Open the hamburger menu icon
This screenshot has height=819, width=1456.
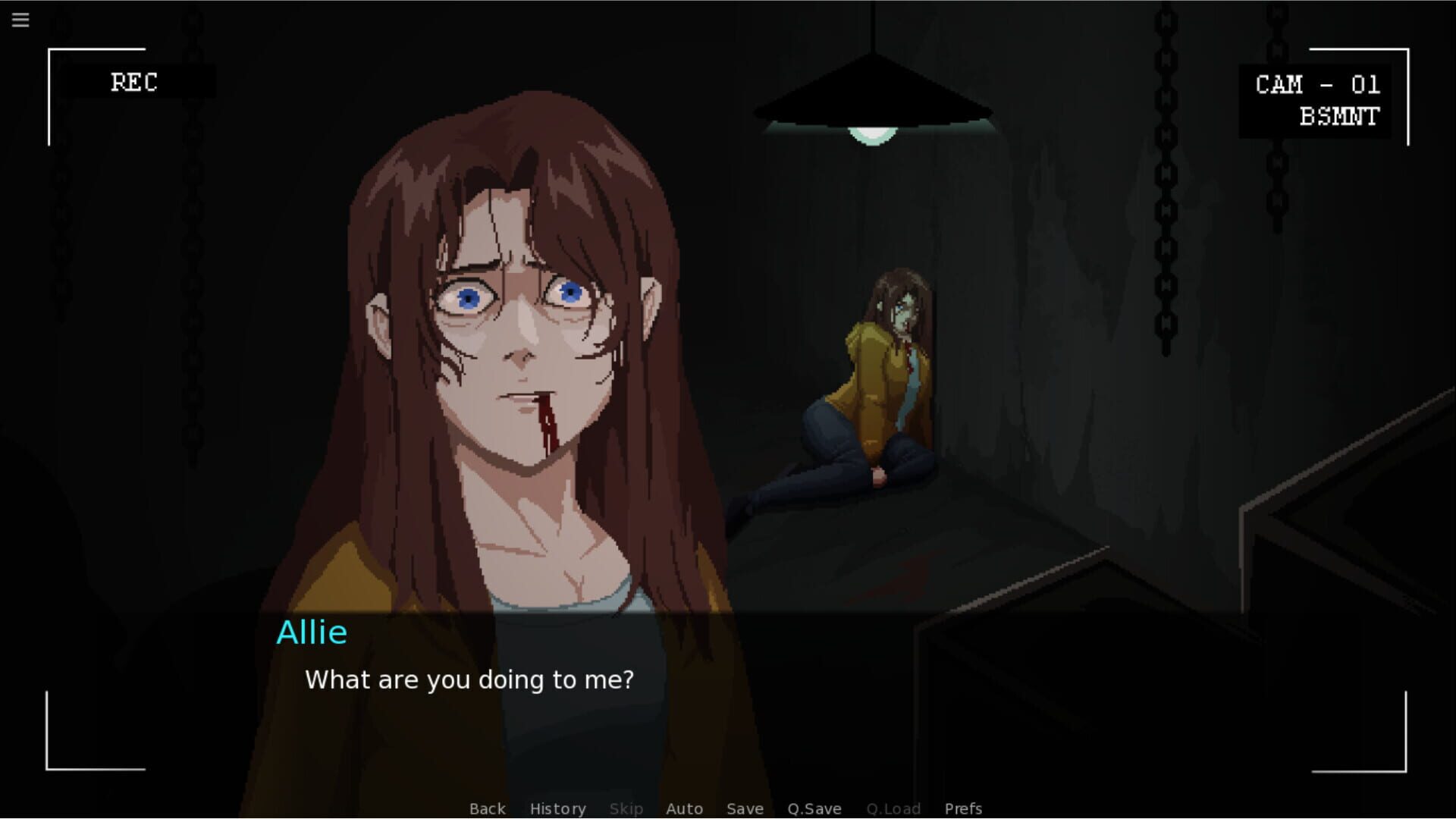point(20,20)
